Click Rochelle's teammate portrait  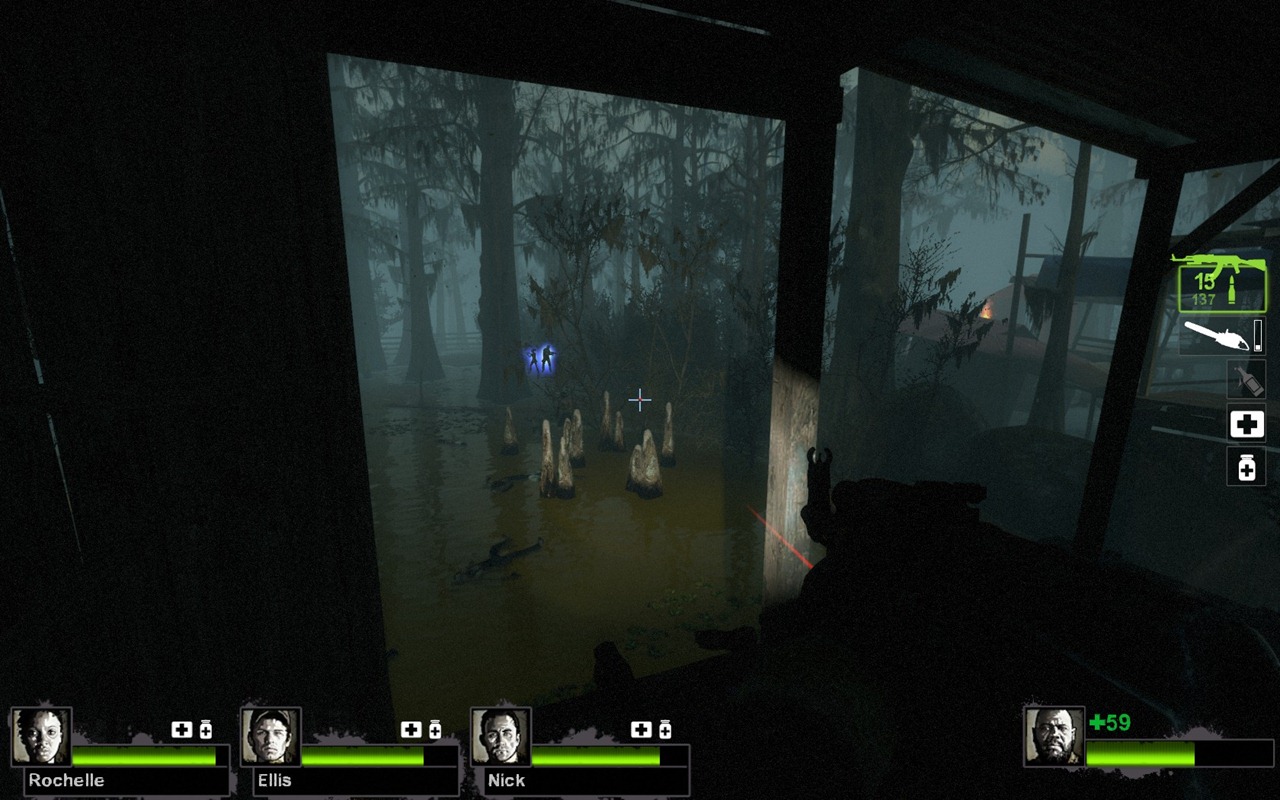[x=41, y=737]
